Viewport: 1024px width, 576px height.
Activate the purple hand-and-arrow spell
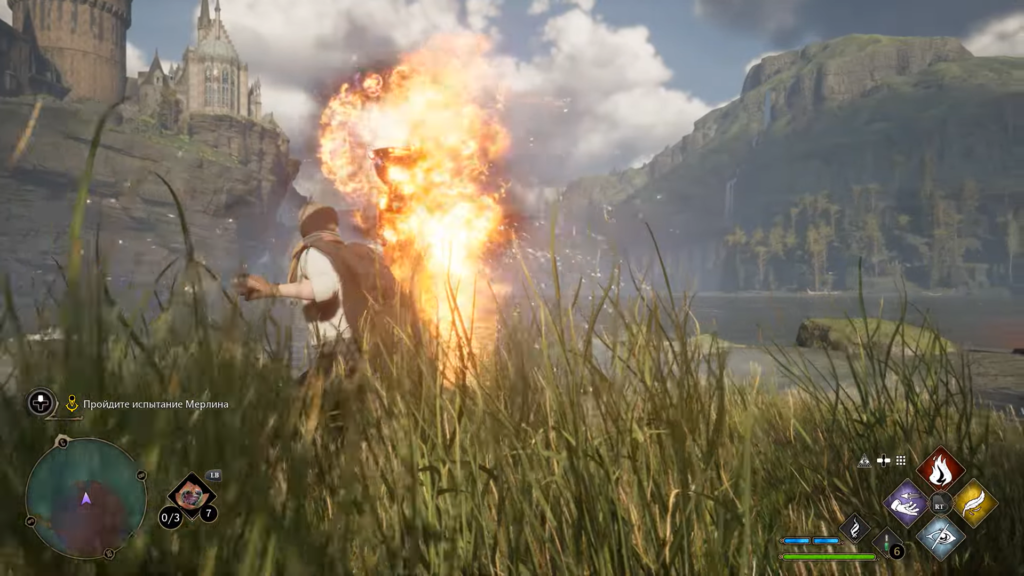[x=906, y=502]
